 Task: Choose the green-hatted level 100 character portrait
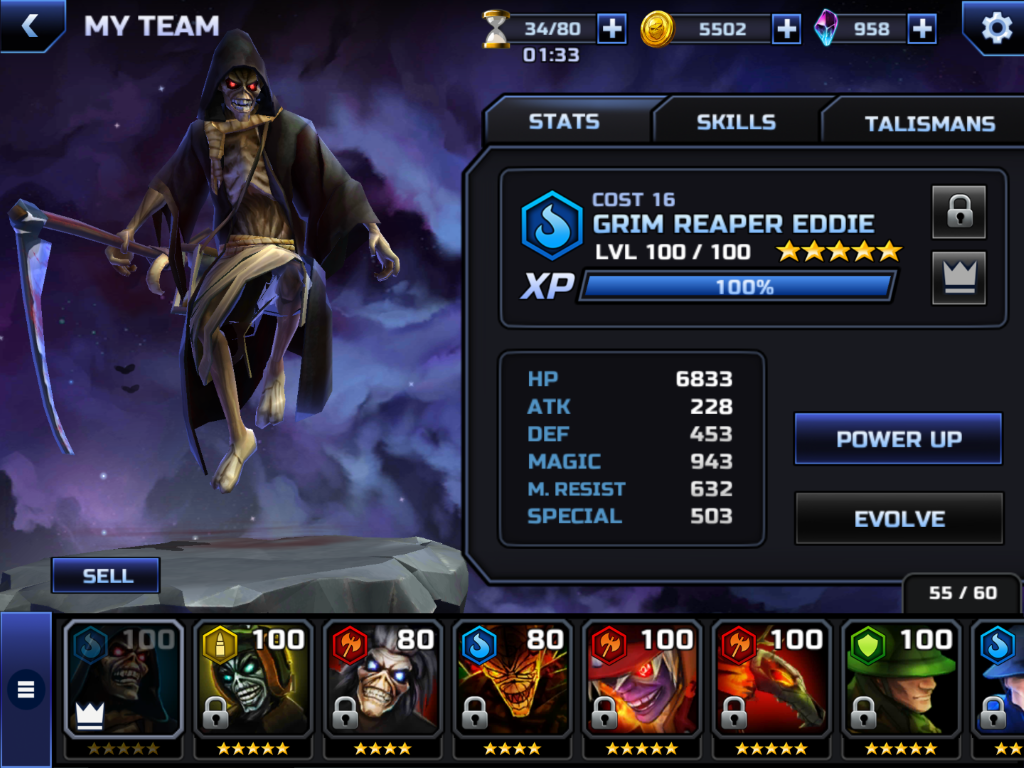pyautogui.click(x=901, y=680)
